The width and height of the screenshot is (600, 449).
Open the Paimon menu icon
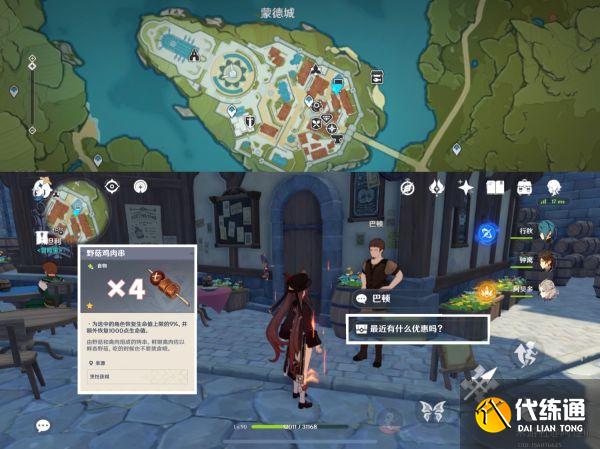point(42,186)
